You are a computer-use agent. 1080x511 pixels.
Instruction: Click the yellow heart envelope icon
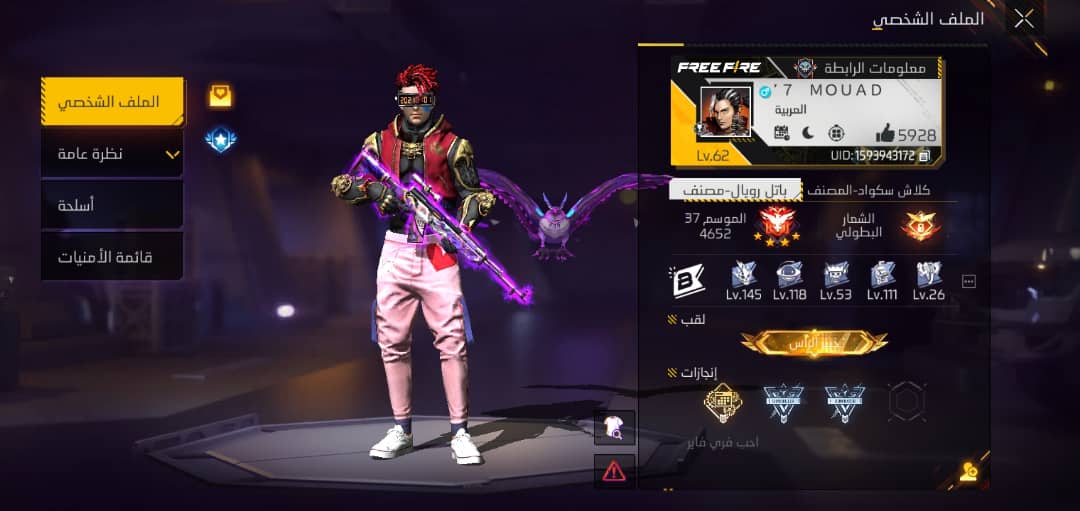point(220,95)
